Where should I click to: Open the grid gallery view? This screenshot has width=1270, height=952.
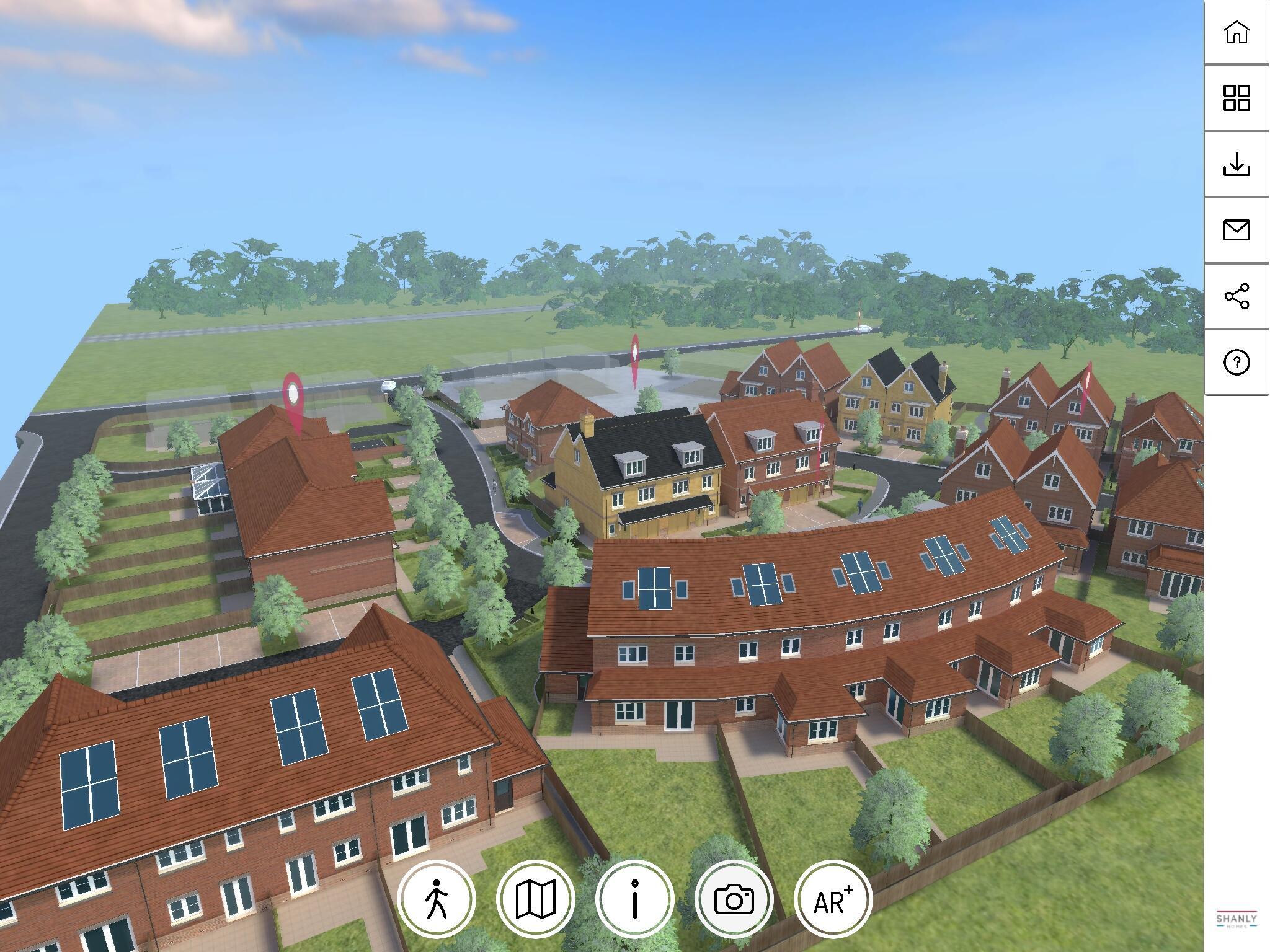[x=1237, y=98]
